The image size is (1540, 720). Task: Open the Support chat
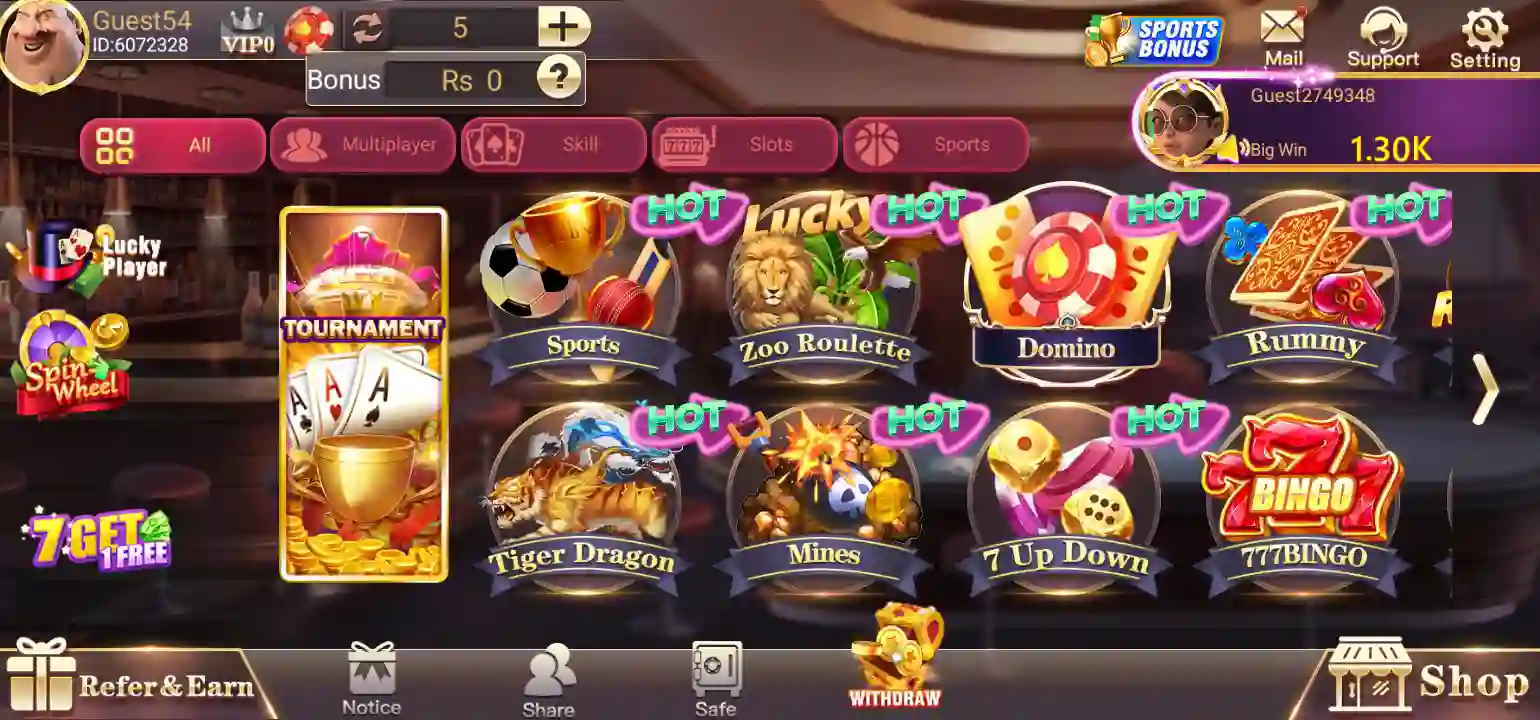[1384, 35]
